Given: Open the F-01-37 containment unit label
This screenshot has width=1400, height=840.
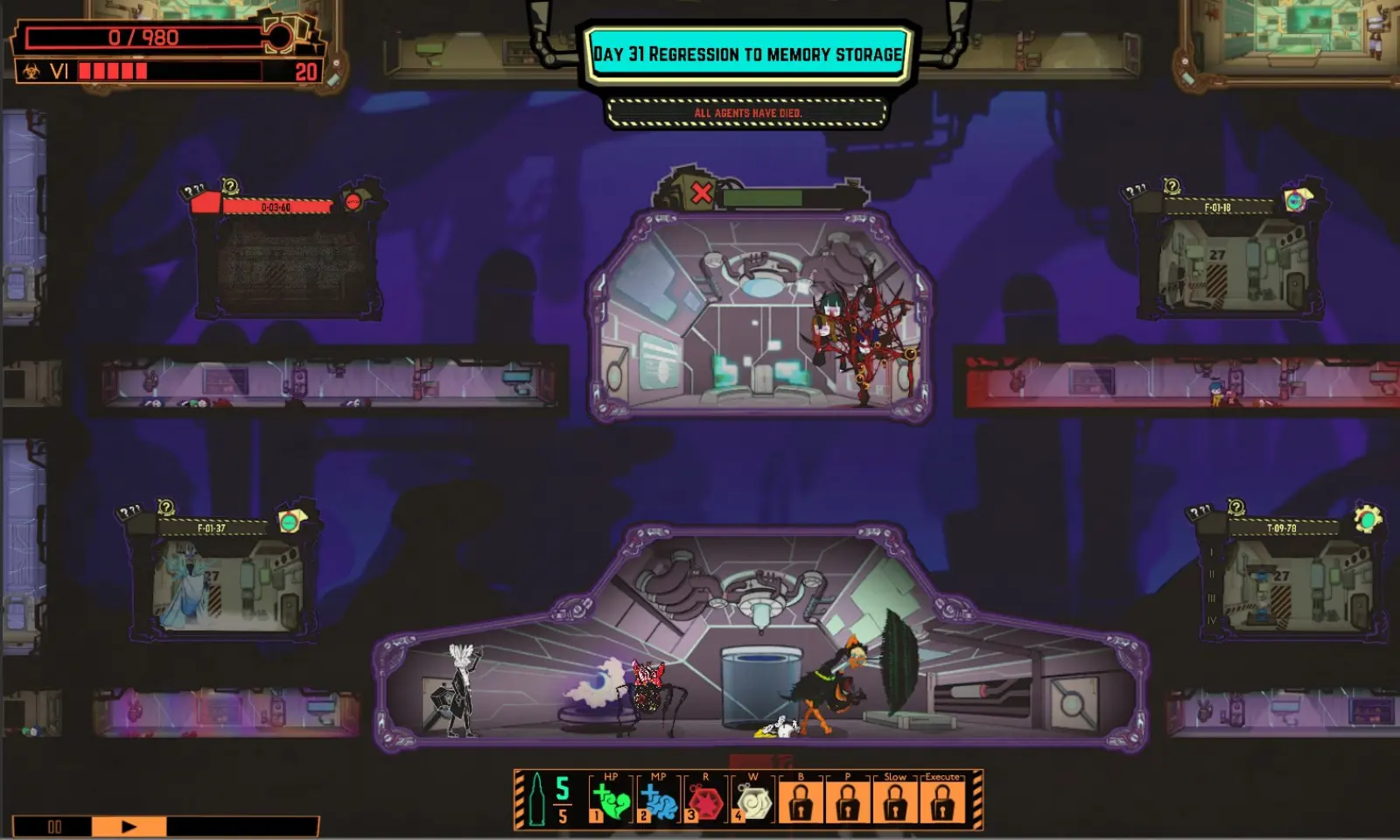Looking at the screenshot, I should pyautogui.click(x=212, y=528).
